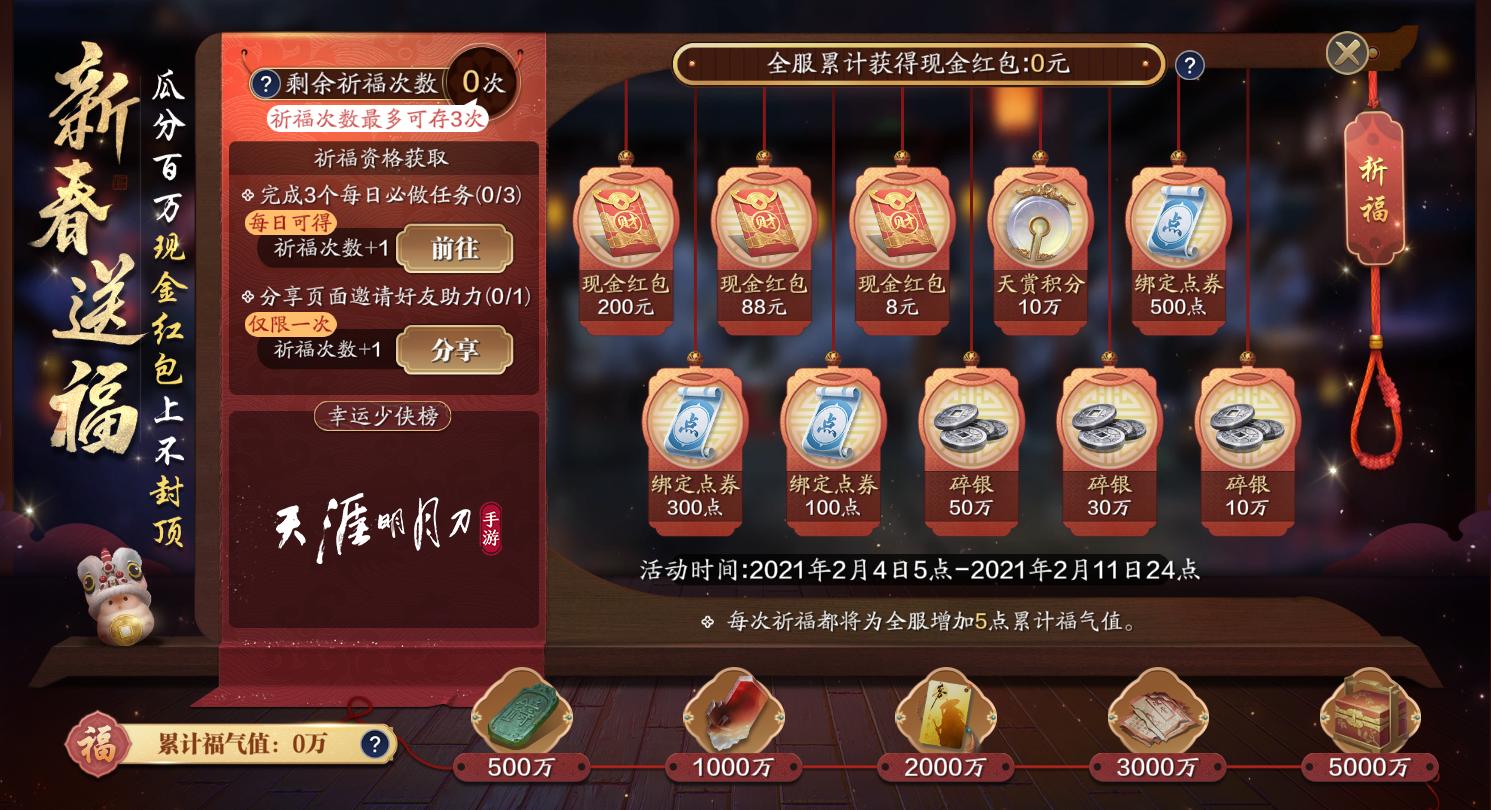Open the help icon next to 累计福气值
The height and width of the screenshot is (810, 1491).
(377, 742)
